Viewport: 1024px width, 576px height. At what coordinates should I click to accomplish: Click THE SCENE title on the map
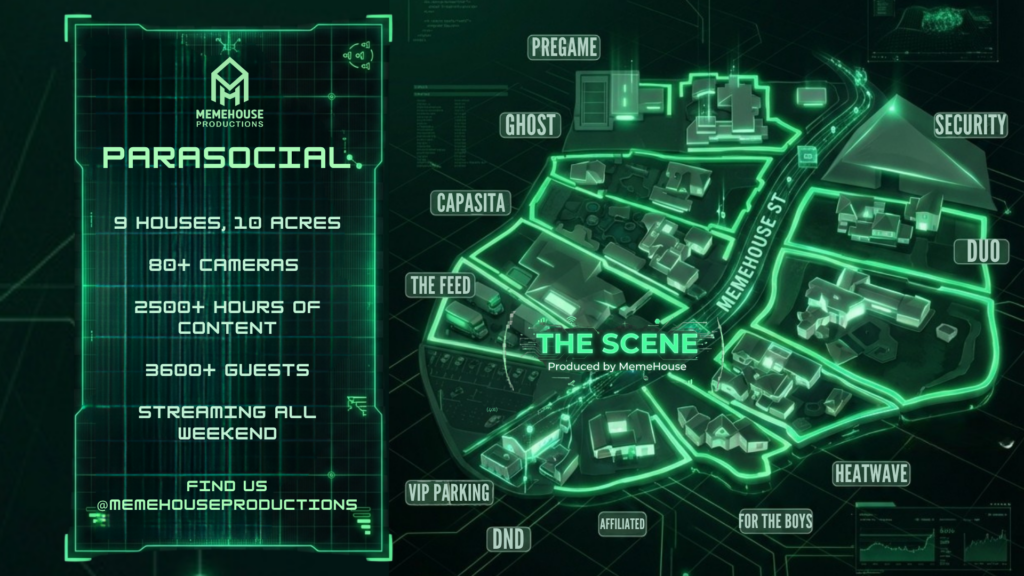(617, 343)
